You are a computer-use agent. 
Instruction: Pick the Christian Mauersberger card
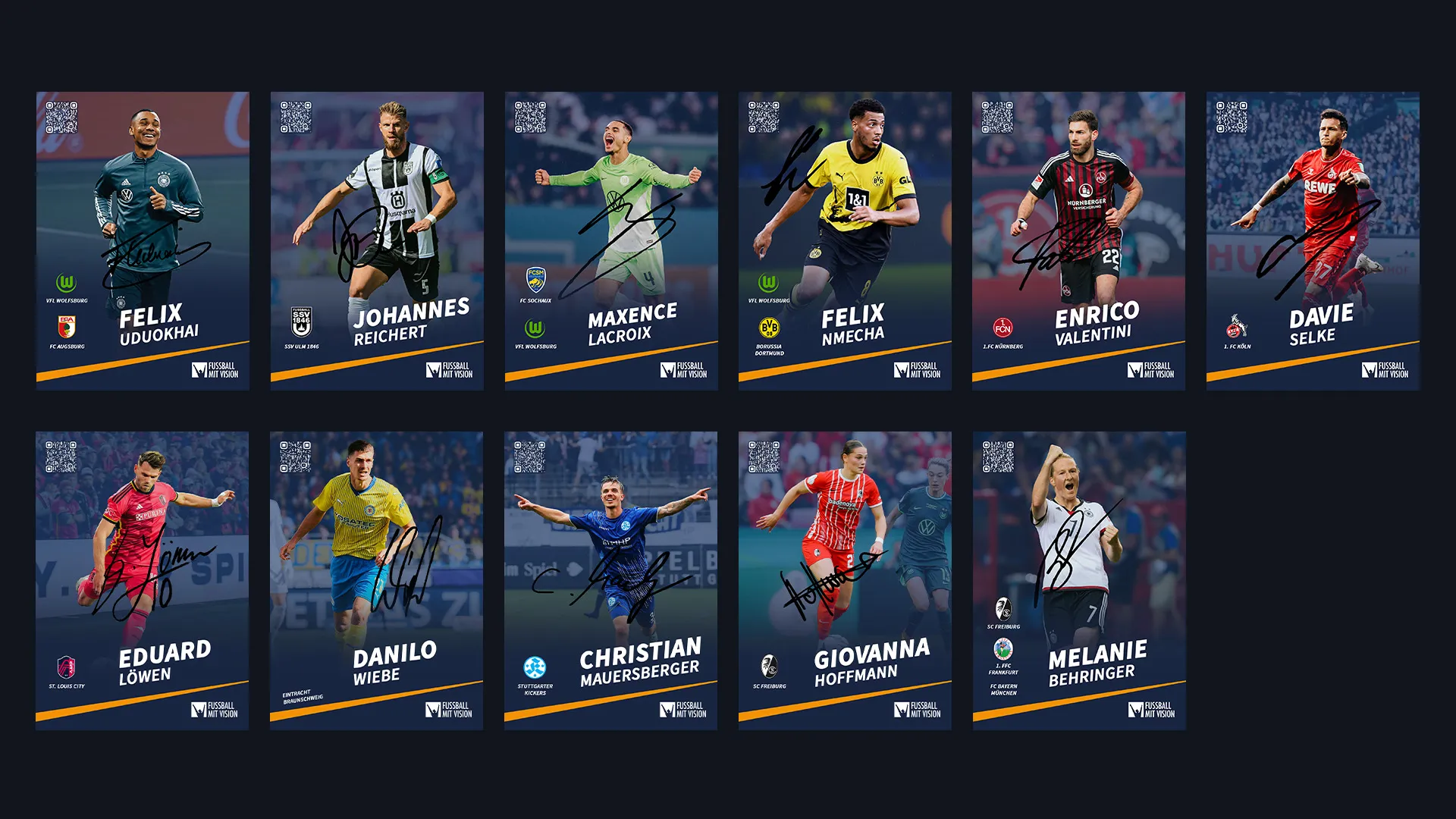click(610, 581)
